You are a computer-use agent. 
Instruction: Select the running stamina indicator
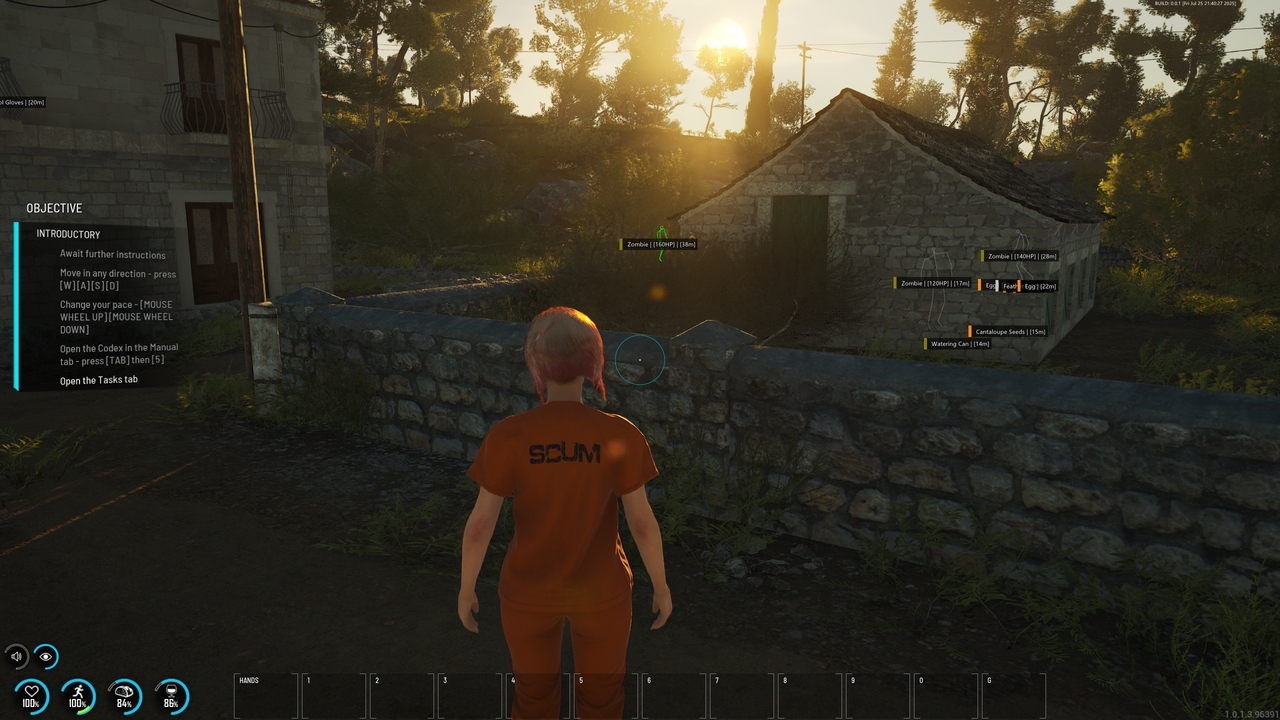pyautogui.click(x=78, y=695)
